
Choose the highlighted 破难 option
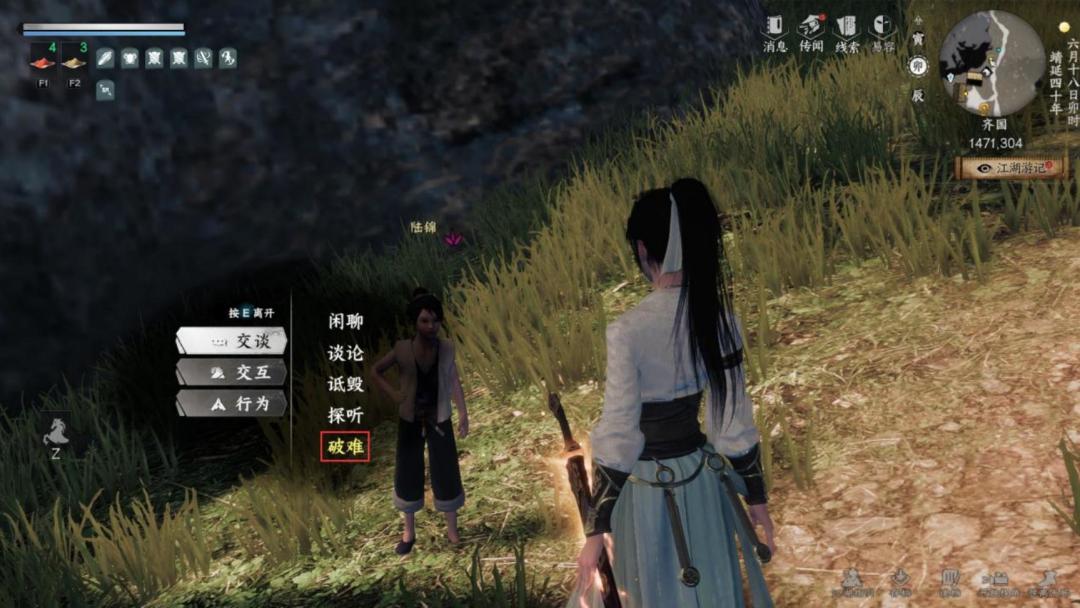tap(345, 446)
